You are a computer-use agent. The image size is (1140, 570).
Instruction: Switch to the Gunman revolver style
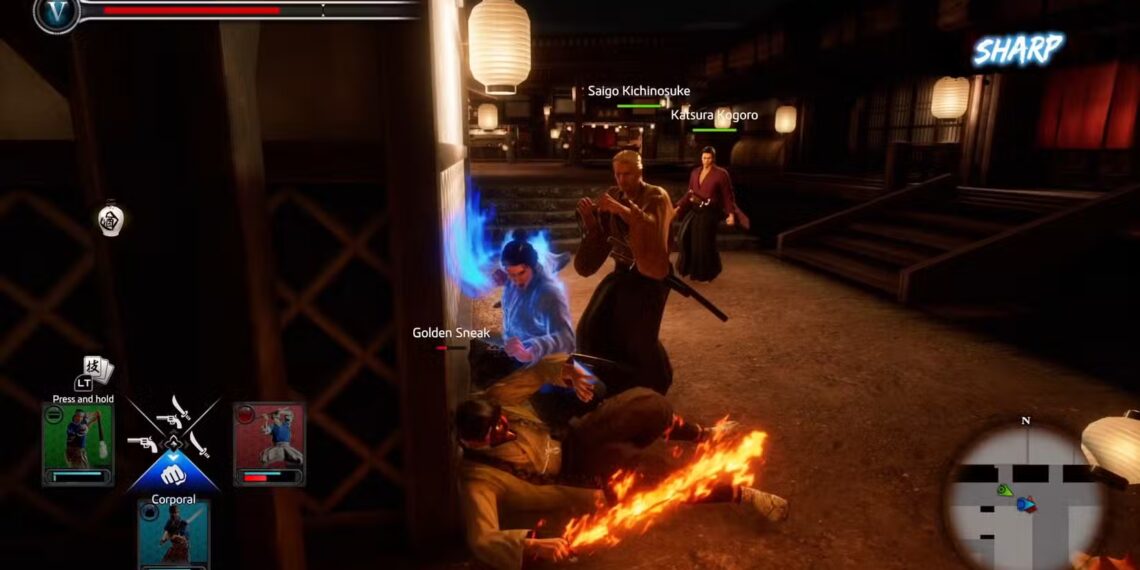tap(142, 443)
